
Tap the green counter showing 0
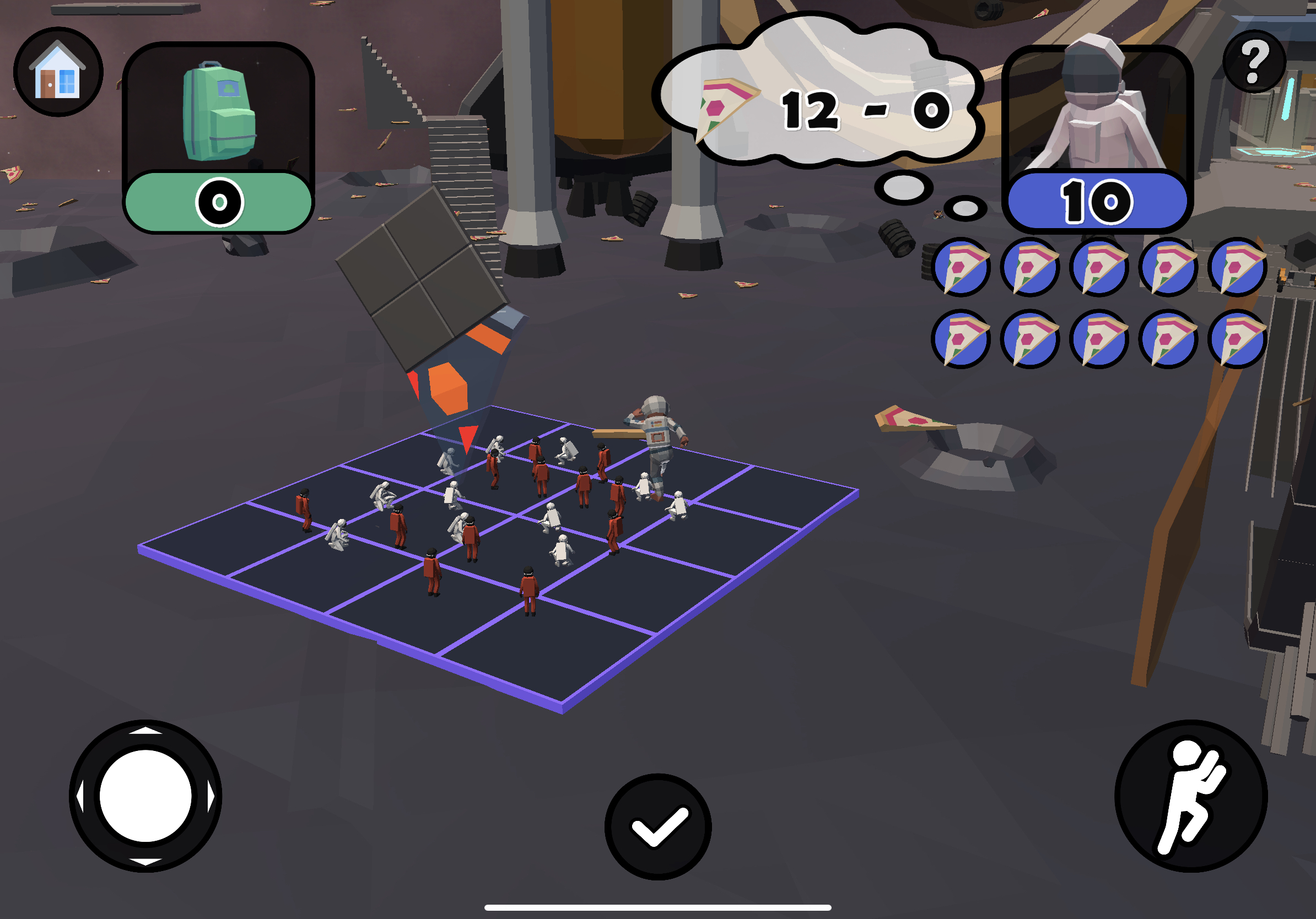click(218, 202)
